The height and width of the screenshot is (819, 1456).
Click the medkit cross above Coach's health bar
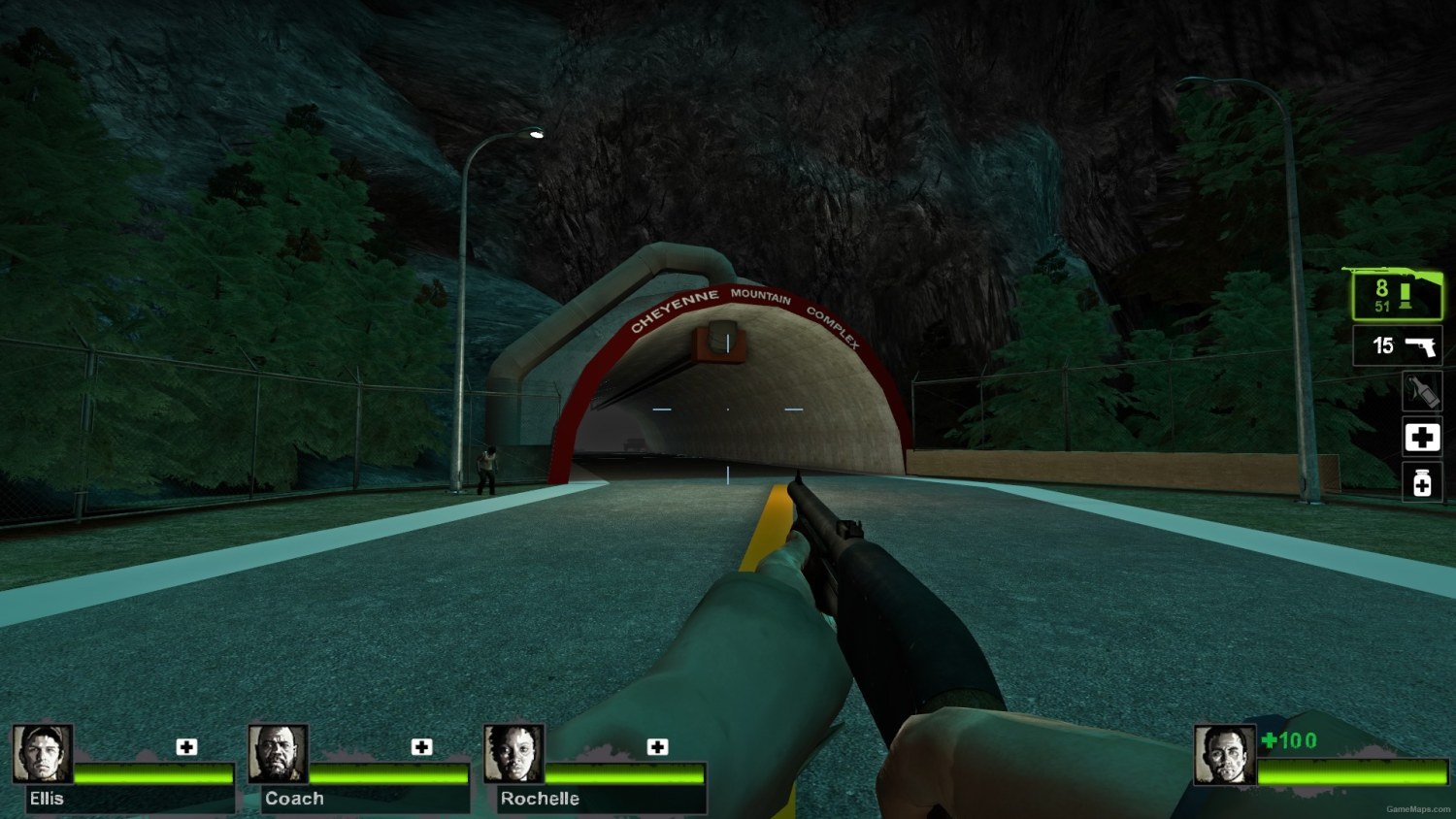[421, 747]
